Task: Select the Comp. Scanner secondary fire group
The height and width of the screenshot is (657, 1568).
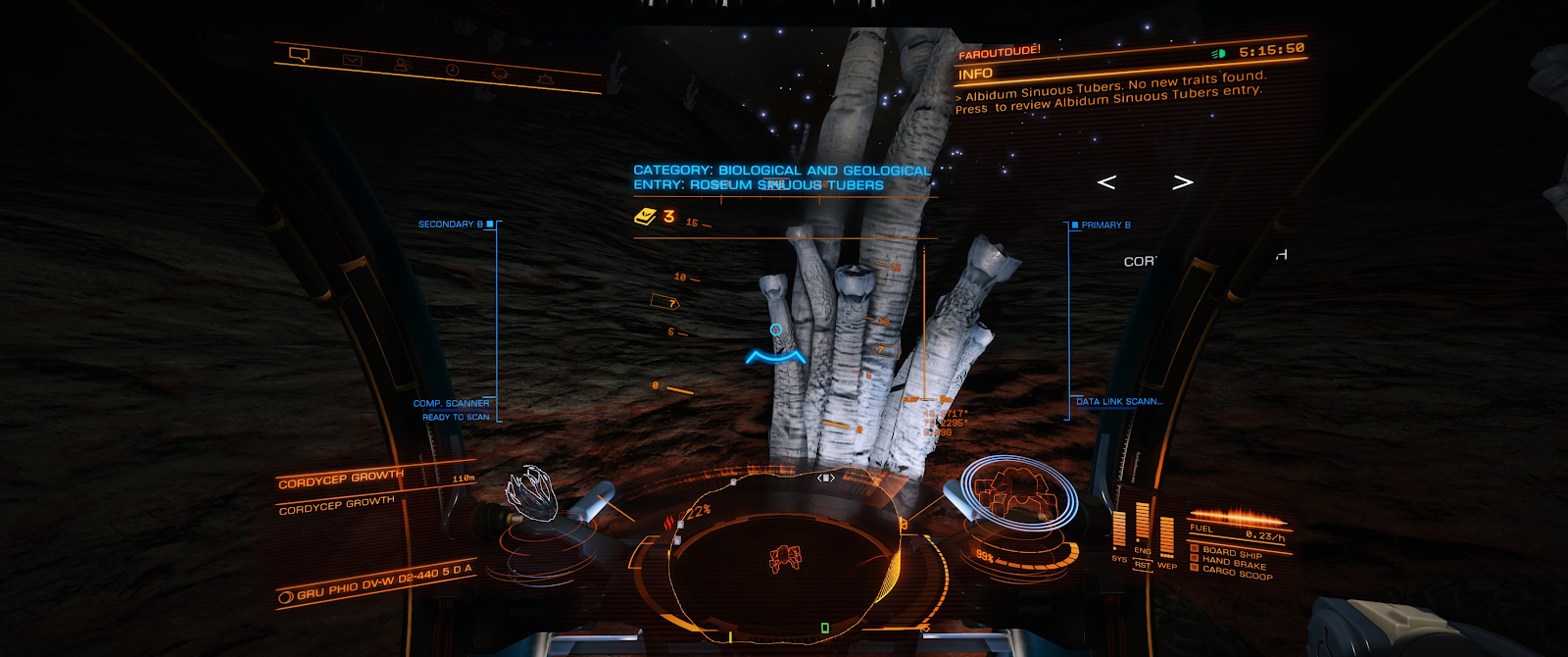Action: point(451,403)
